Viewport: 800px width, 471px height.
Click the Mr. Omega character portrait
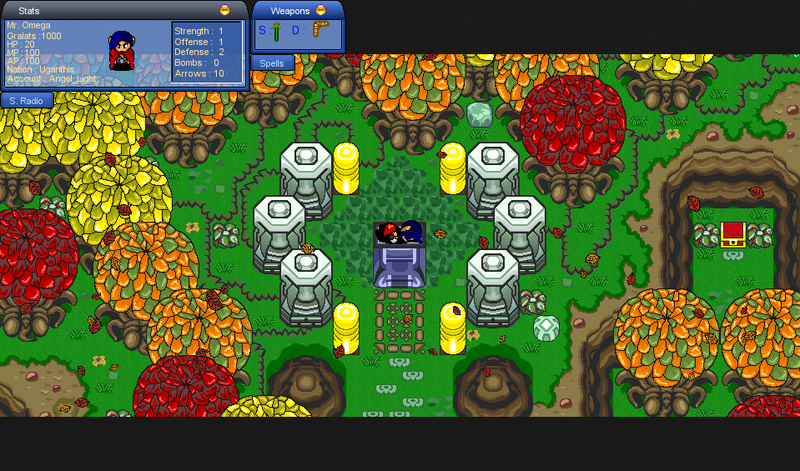pos(122,50)
